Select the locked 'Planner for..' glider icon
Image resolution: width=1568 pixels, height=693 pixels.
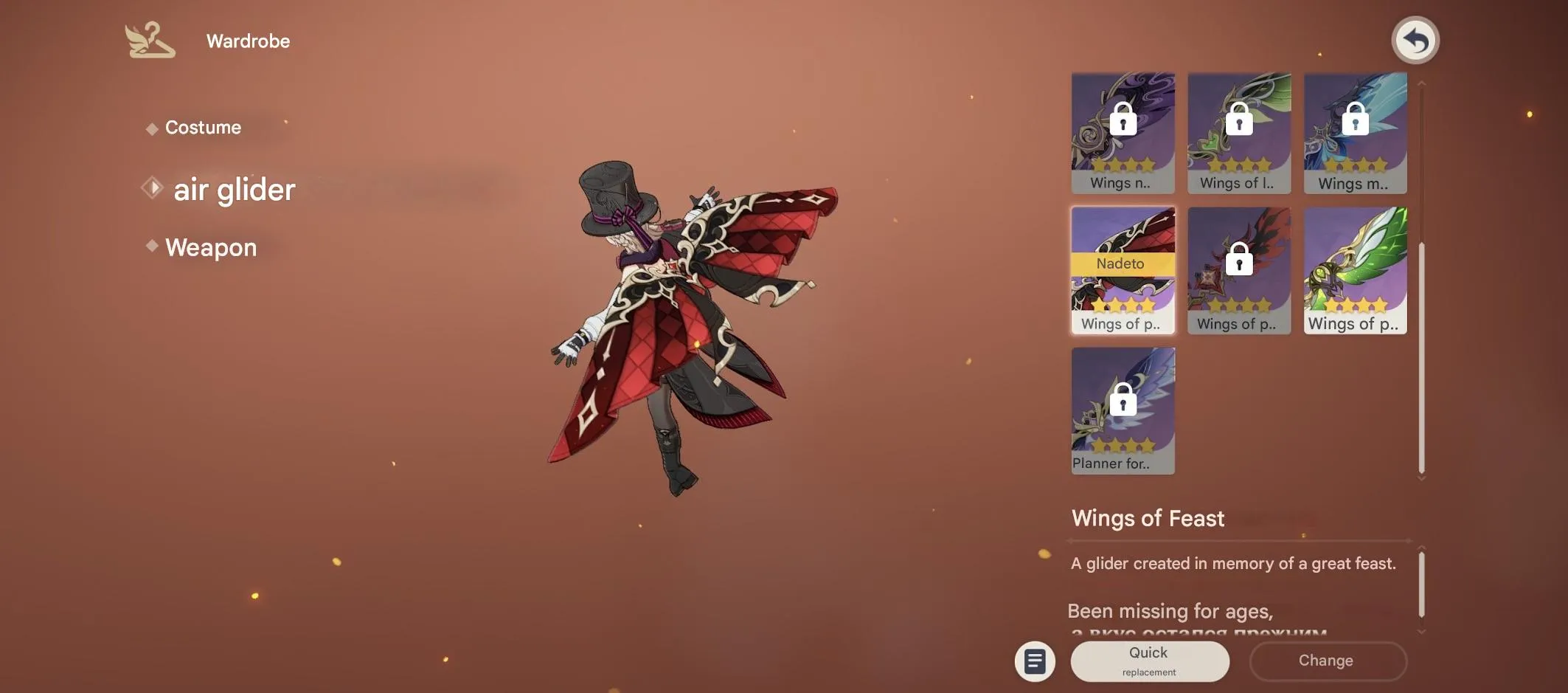(1123, 410)
